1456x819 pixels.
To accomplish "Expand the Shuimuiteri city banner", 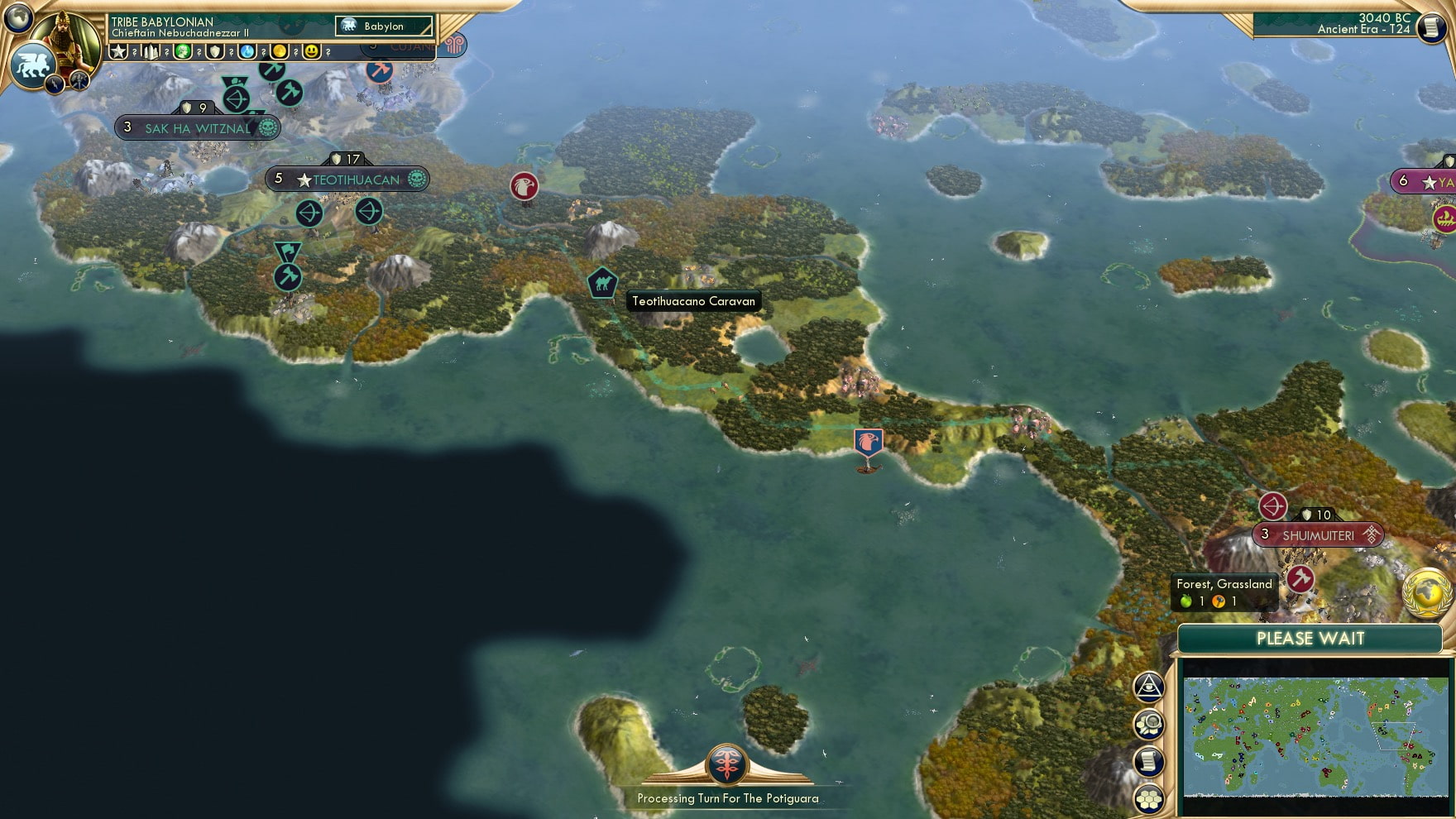I will [1316, 535].
